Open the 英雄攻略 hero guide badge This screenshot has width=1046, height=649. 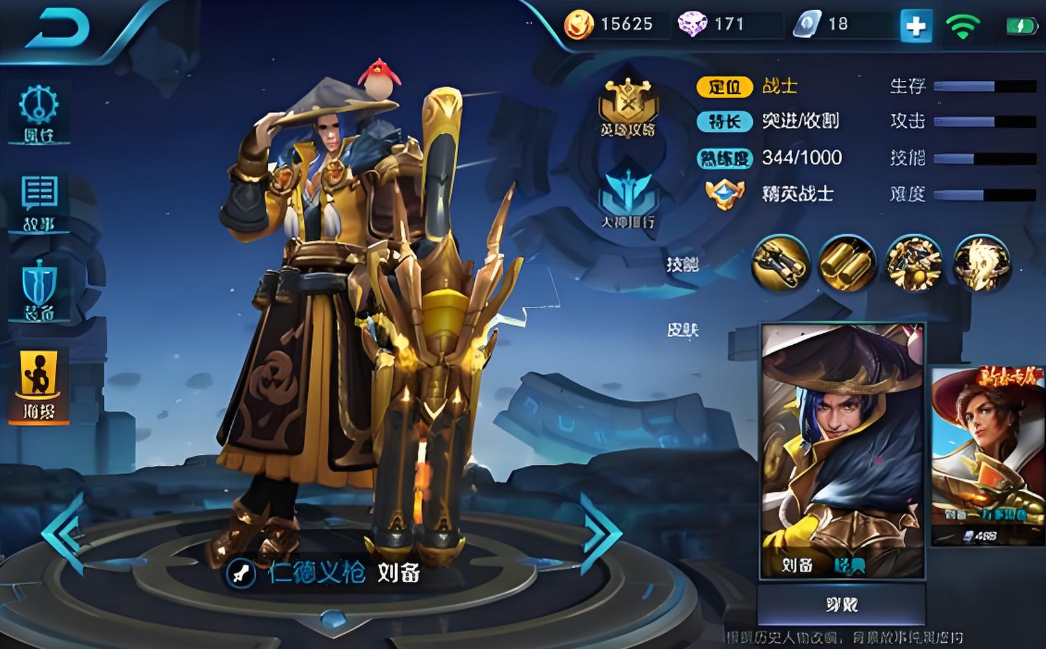point(628,108)
